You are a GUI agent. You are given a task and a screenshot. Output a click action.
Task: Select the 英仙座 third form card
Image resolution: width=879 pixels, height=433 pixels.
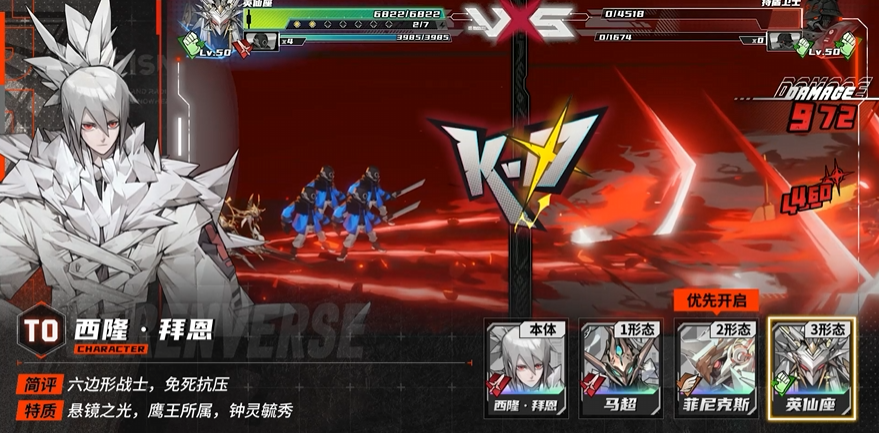809,367
